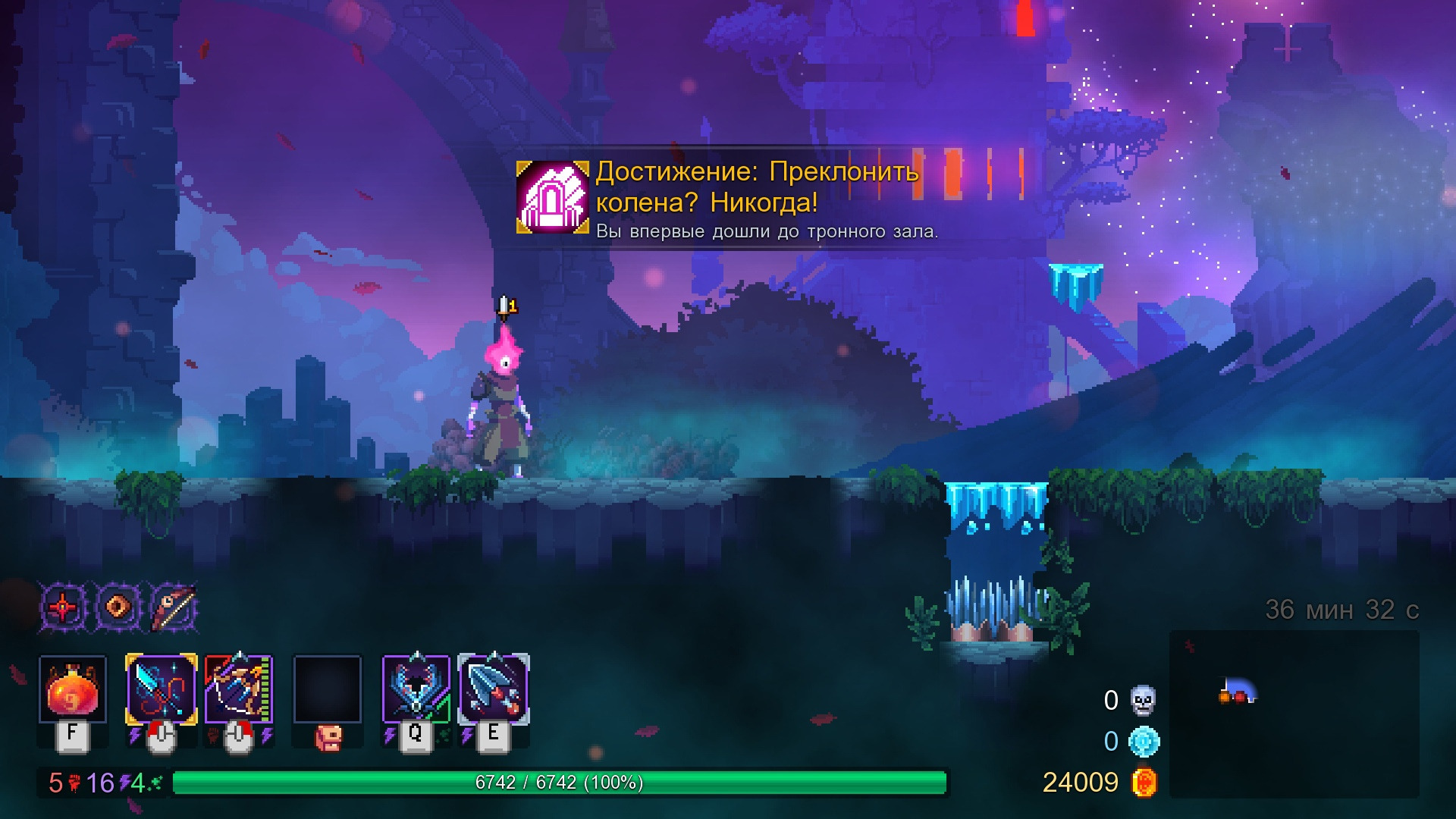Inspect the bow mutation icon
The width and height of the screenshot is (1456, 819).
tap(174, 607)
